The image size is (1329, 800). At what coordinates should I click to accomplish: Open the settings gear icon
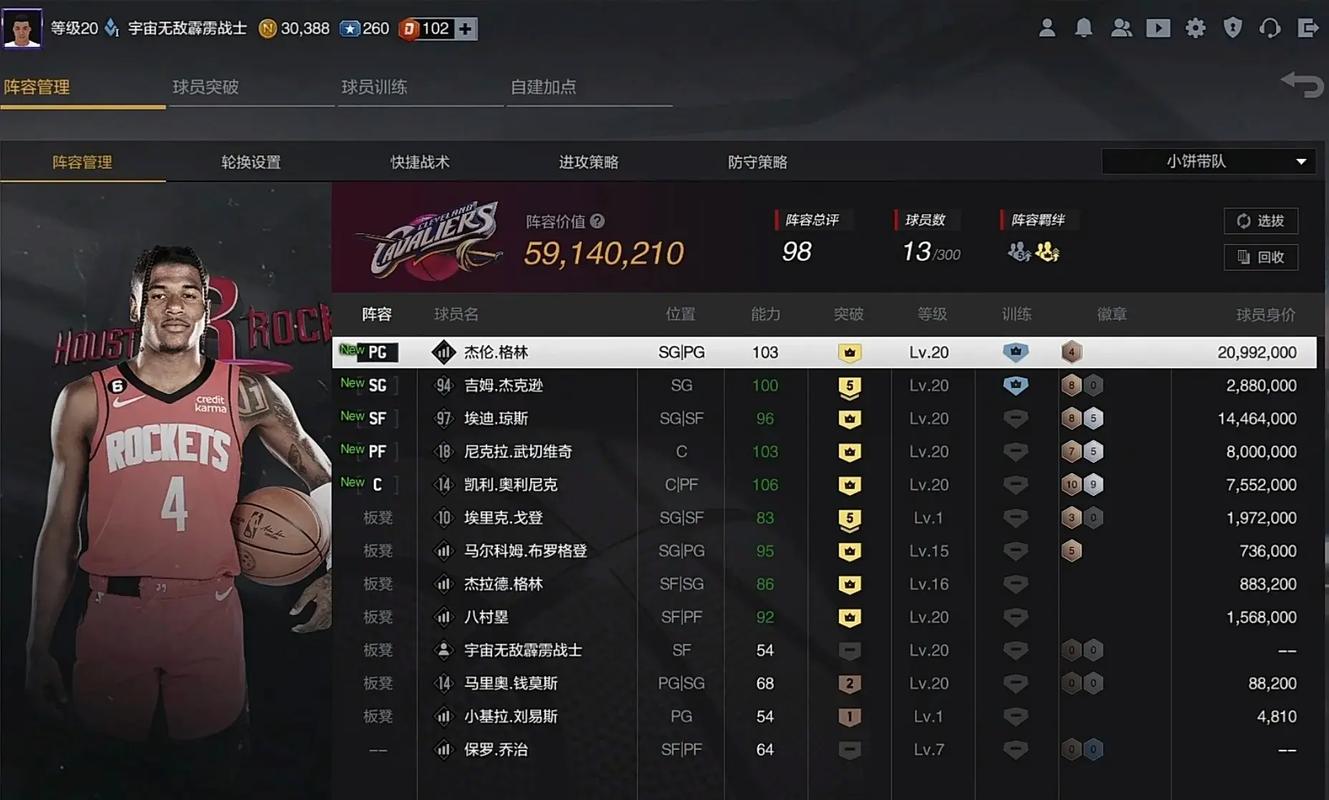[x=1195, y=28]
